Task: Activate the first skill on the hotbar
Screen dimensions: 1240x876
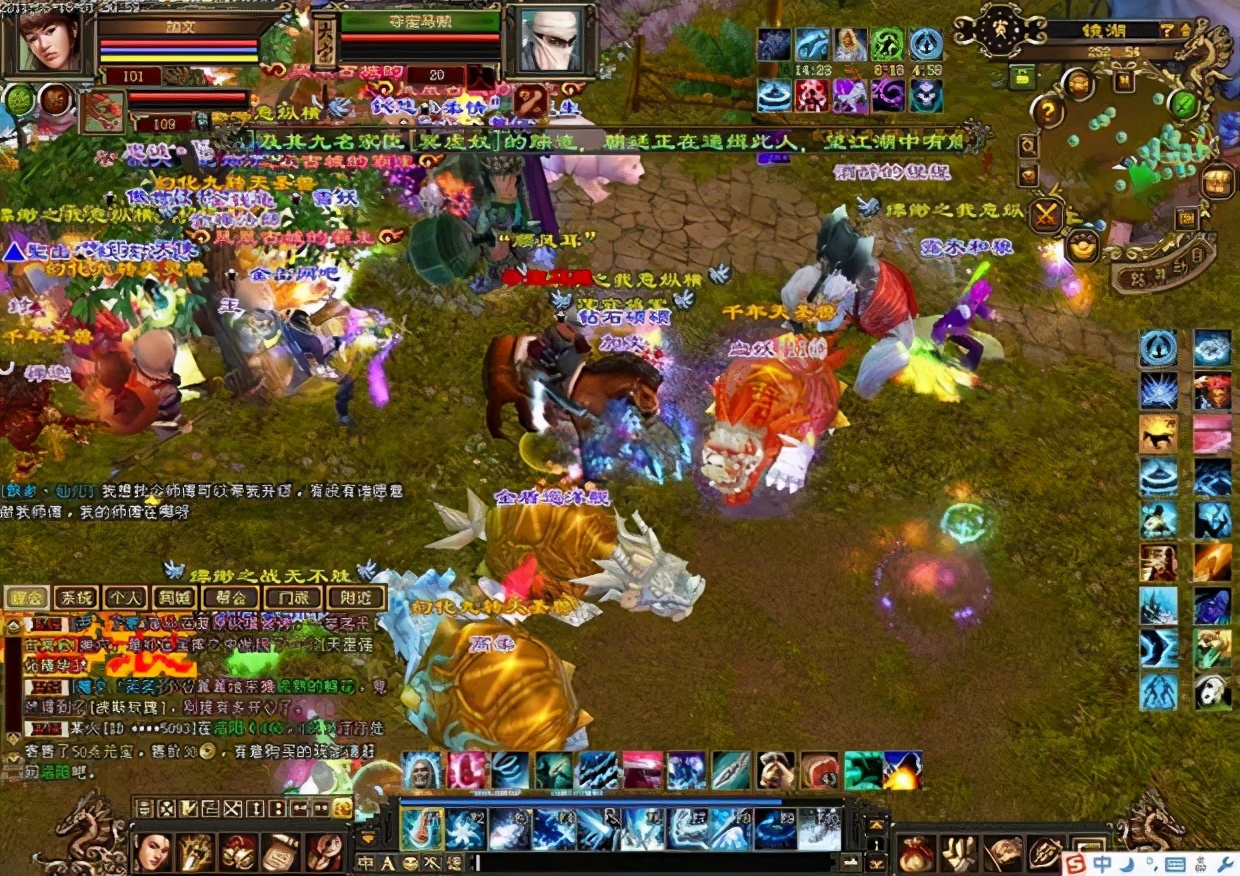Action: coord(422,828)
